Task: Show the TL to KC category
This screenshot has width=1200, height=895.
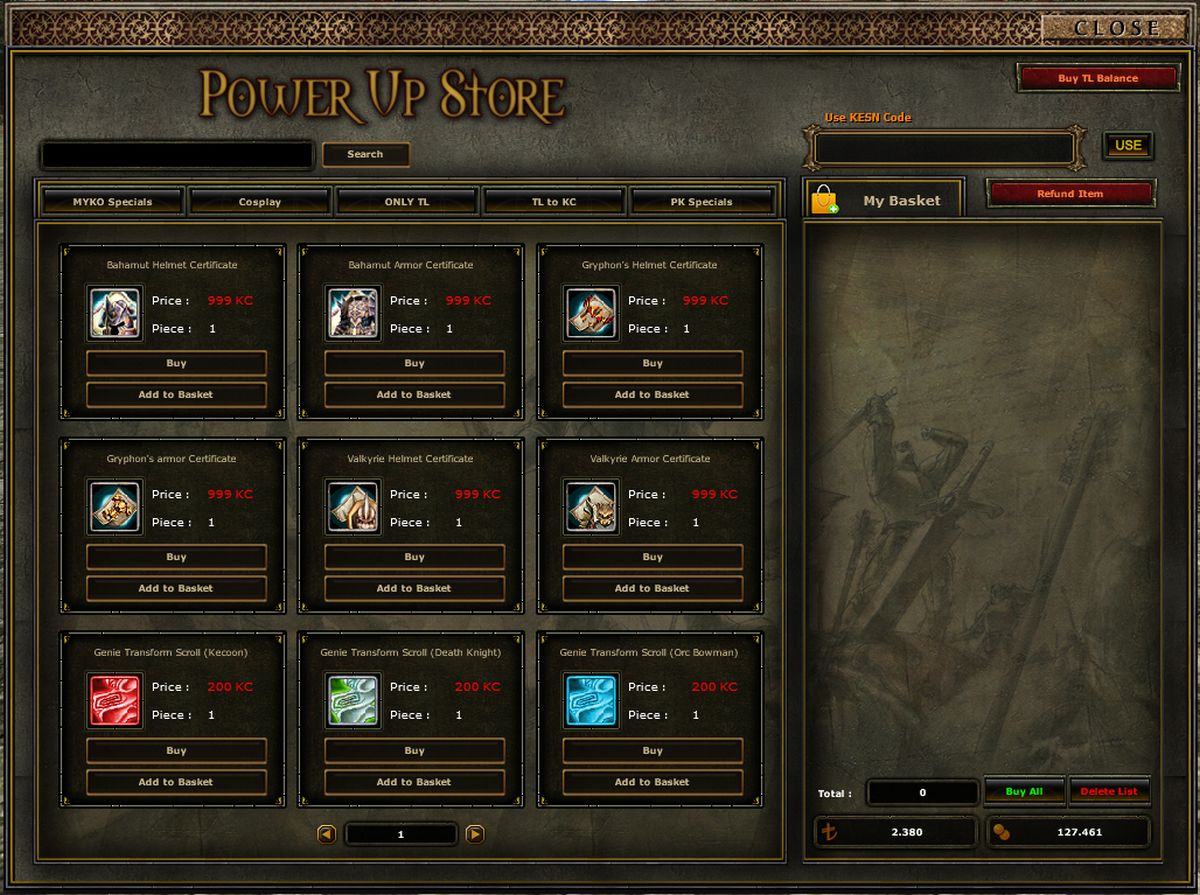Action: point(554,202)
